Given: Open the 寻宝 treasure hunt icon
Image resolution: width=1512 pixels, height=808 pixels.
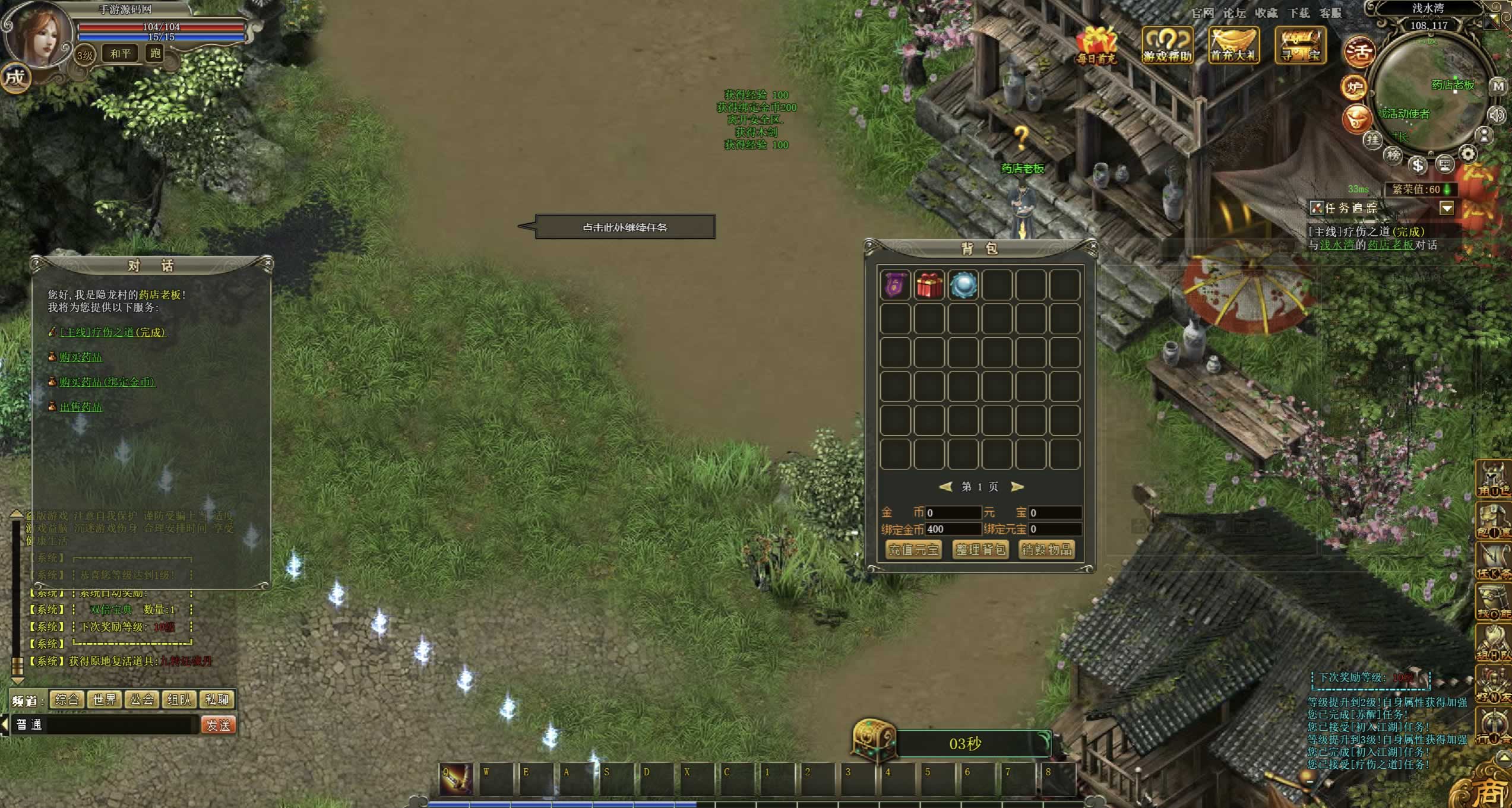Looking at the screenshot, I should pos(1301,45).
